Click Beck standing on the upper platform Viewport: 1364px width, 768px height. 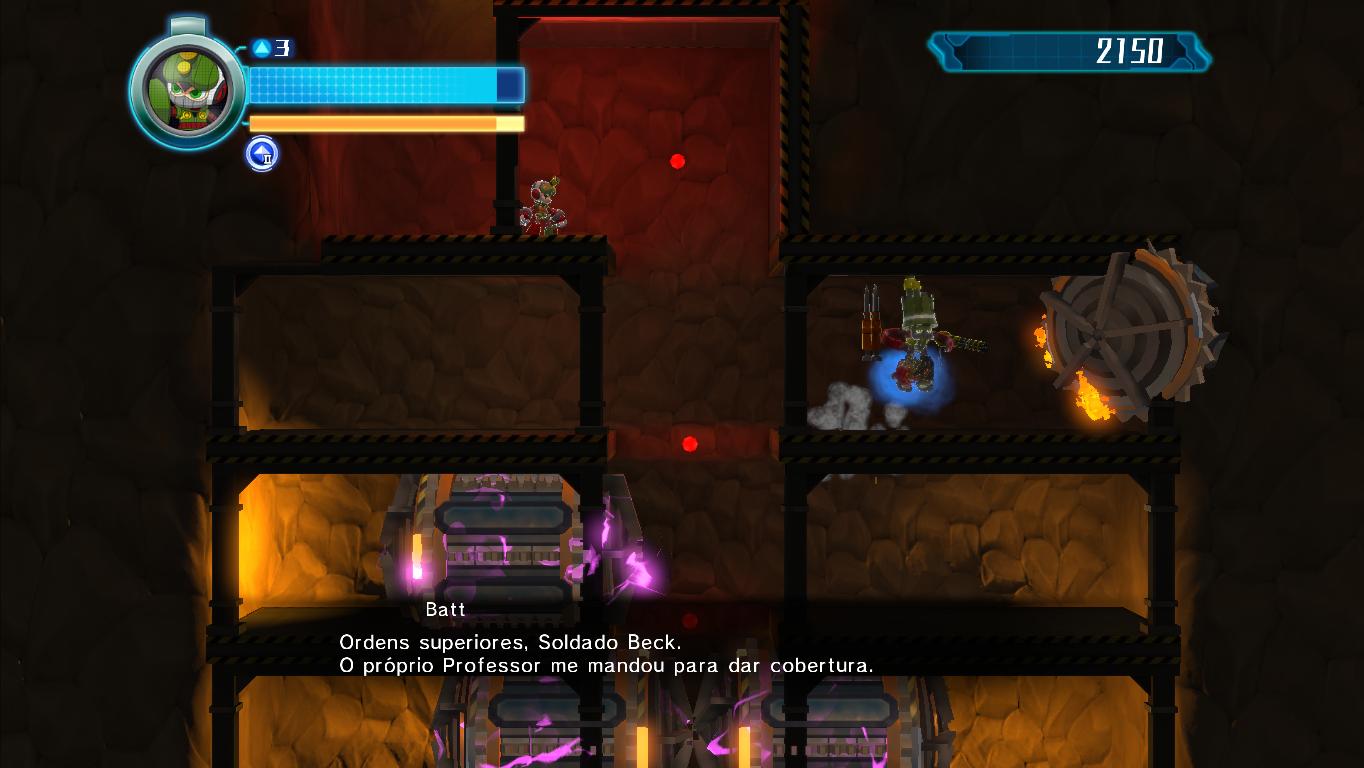543,203
